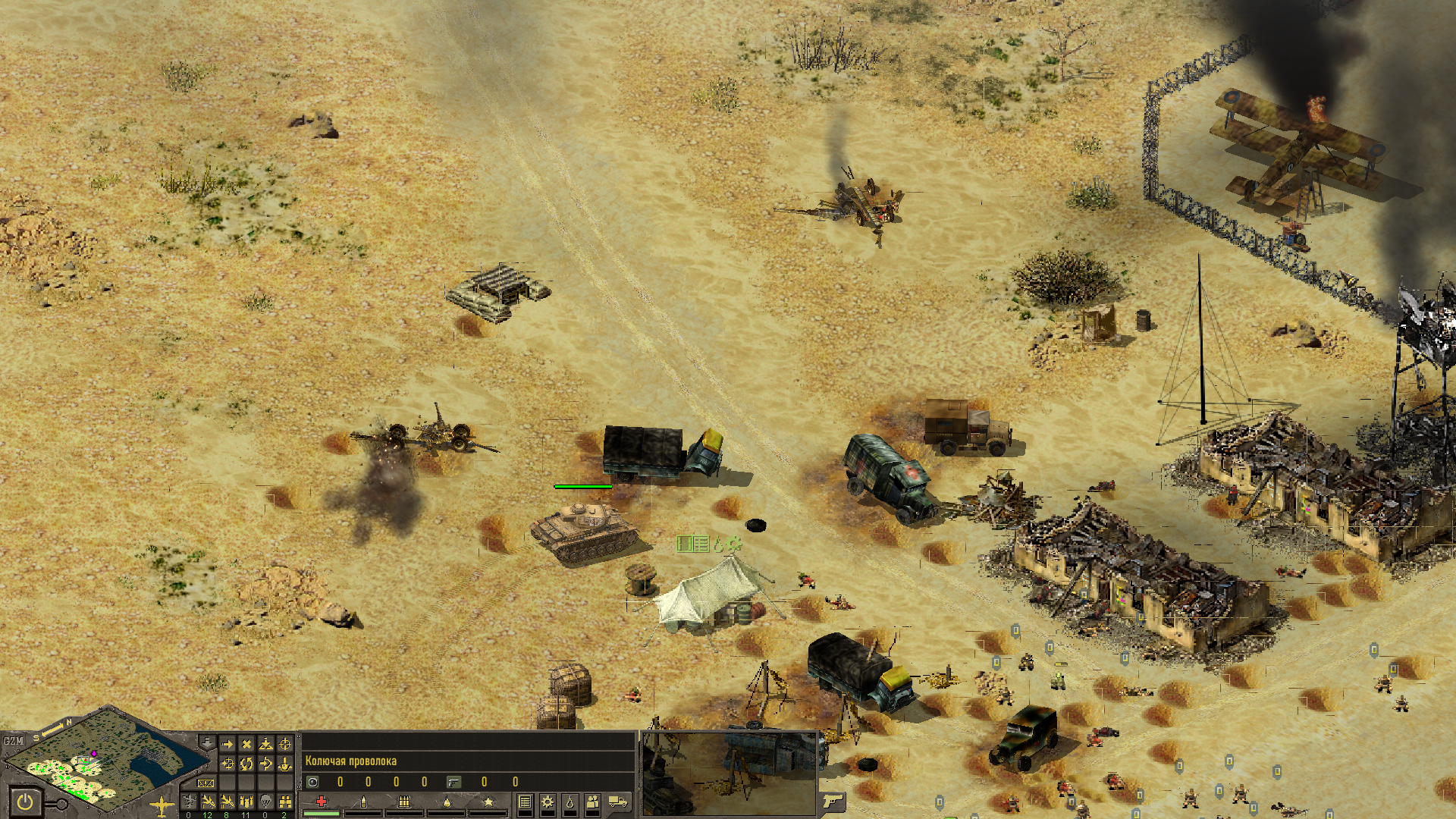Select the rotate arrows command

coord(246,764)
